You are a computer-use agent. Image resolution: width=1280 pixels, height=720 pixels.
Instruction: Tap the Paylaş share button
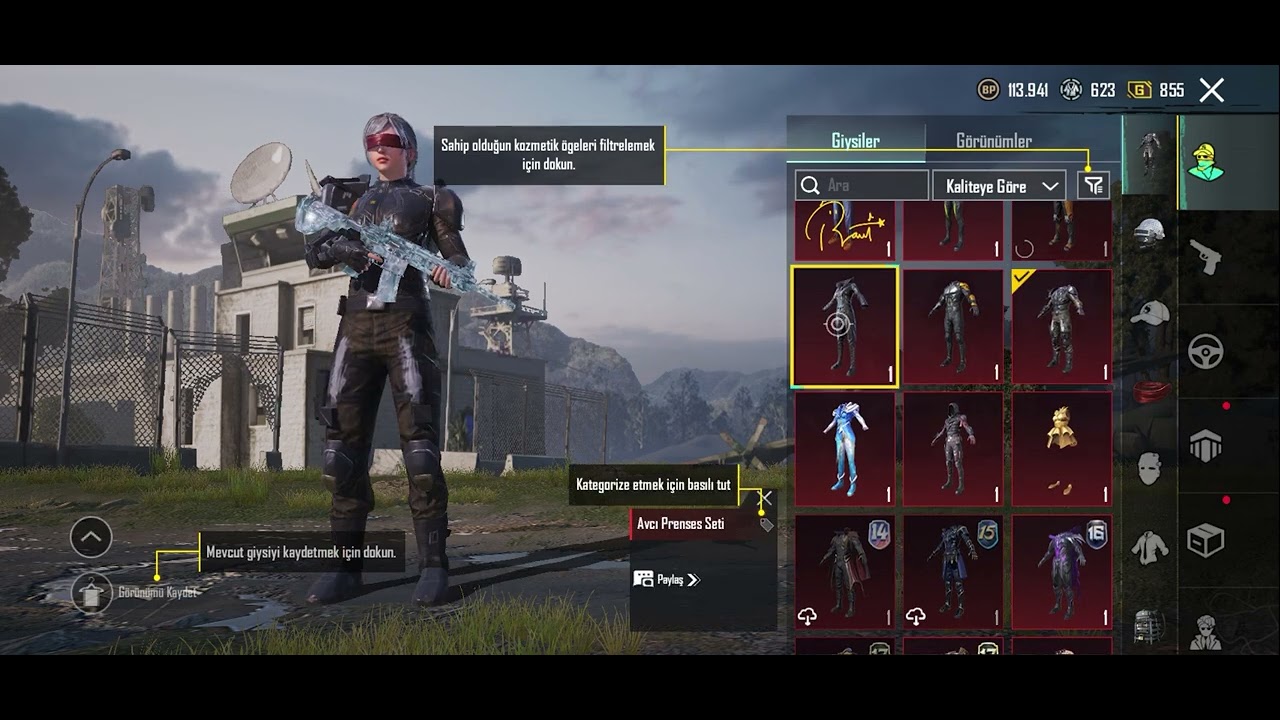click(x=667, y=579)
